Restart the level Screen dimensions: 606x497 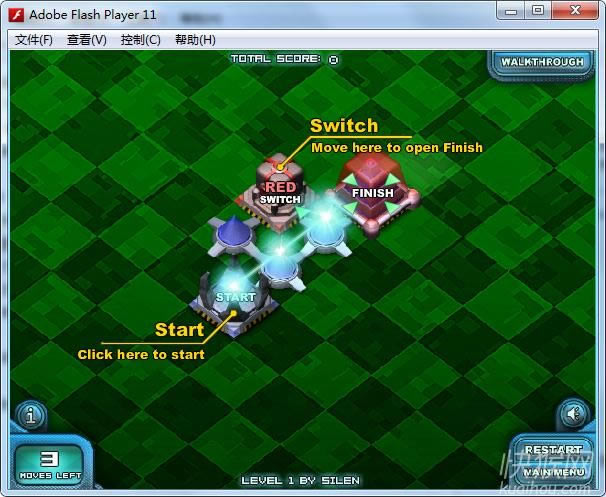click(553, 450)
